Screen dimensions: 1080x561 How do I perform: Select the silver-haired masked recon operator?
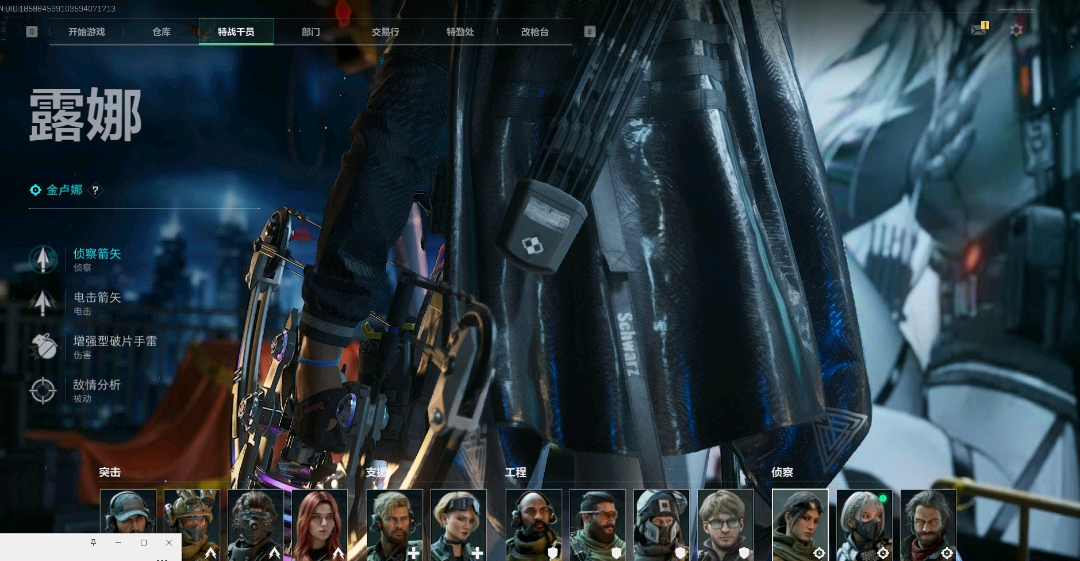click(x=864, y=524)
